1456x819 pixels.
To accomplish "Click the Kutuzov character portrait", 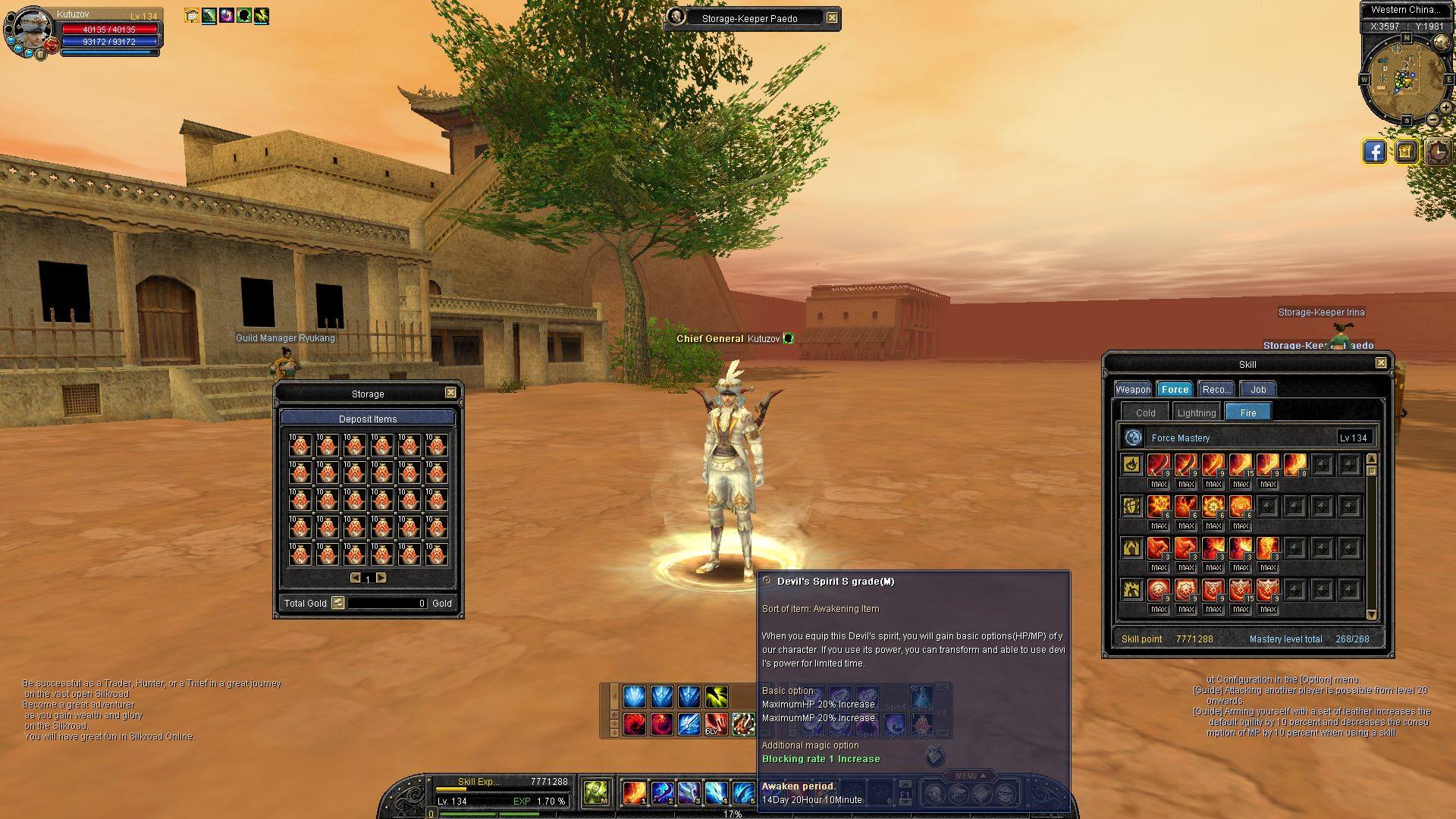I will pos(32,30).
